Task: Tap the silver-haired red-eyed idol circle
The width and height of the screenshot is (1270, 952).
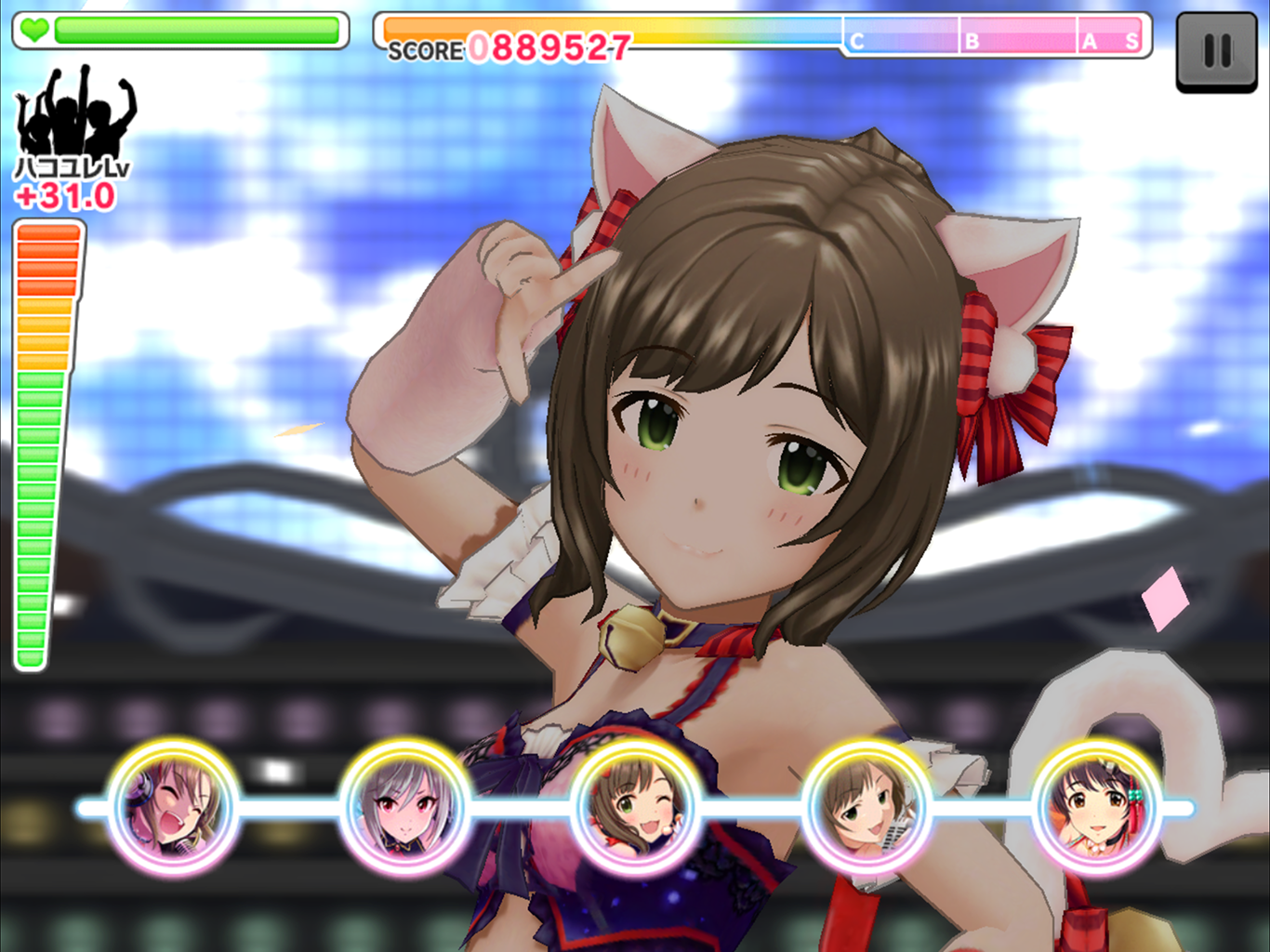Action: point(404,806)
